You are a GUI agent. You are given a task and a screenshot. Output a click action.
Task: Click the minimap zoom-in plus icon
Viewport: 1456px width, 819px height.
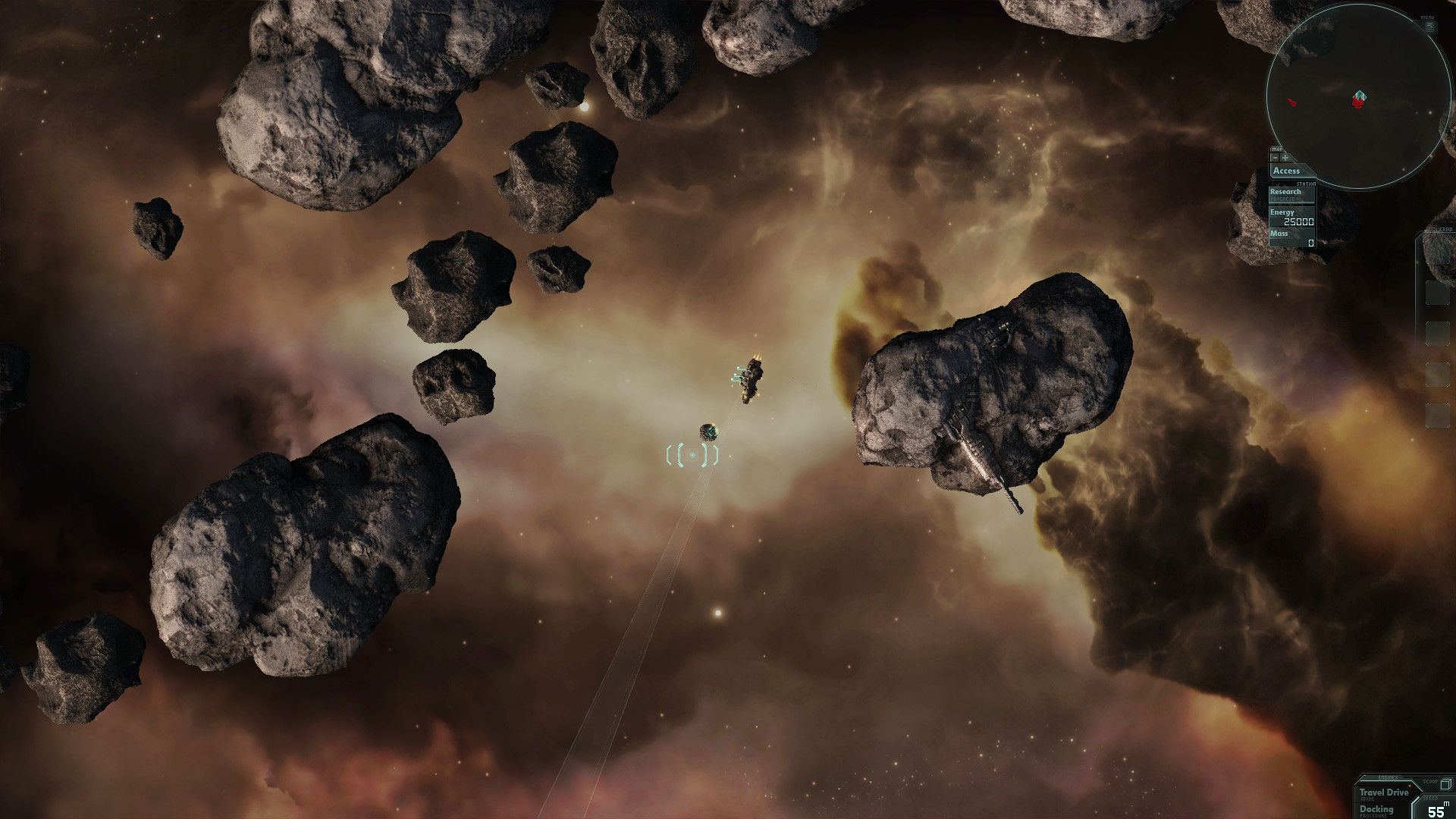pyautogui.click(x=1285, y=158)
